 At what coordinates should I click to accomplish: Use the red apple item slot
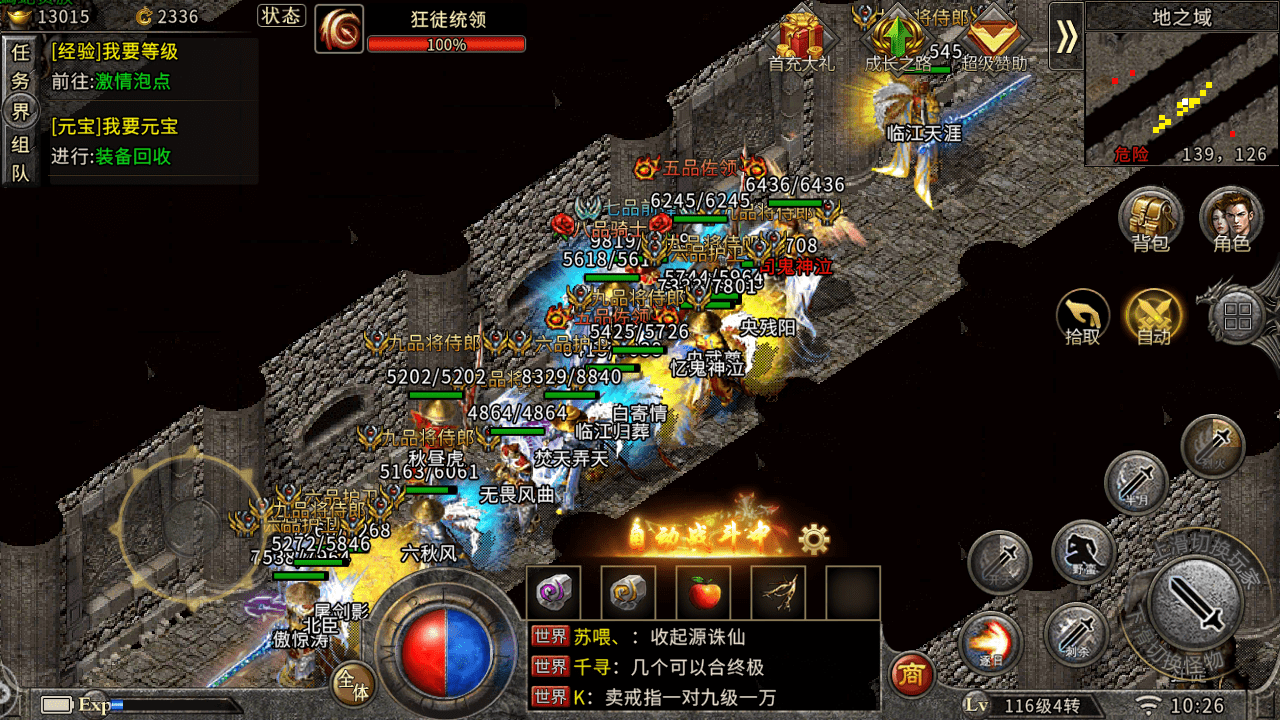(x=703, y=592)
